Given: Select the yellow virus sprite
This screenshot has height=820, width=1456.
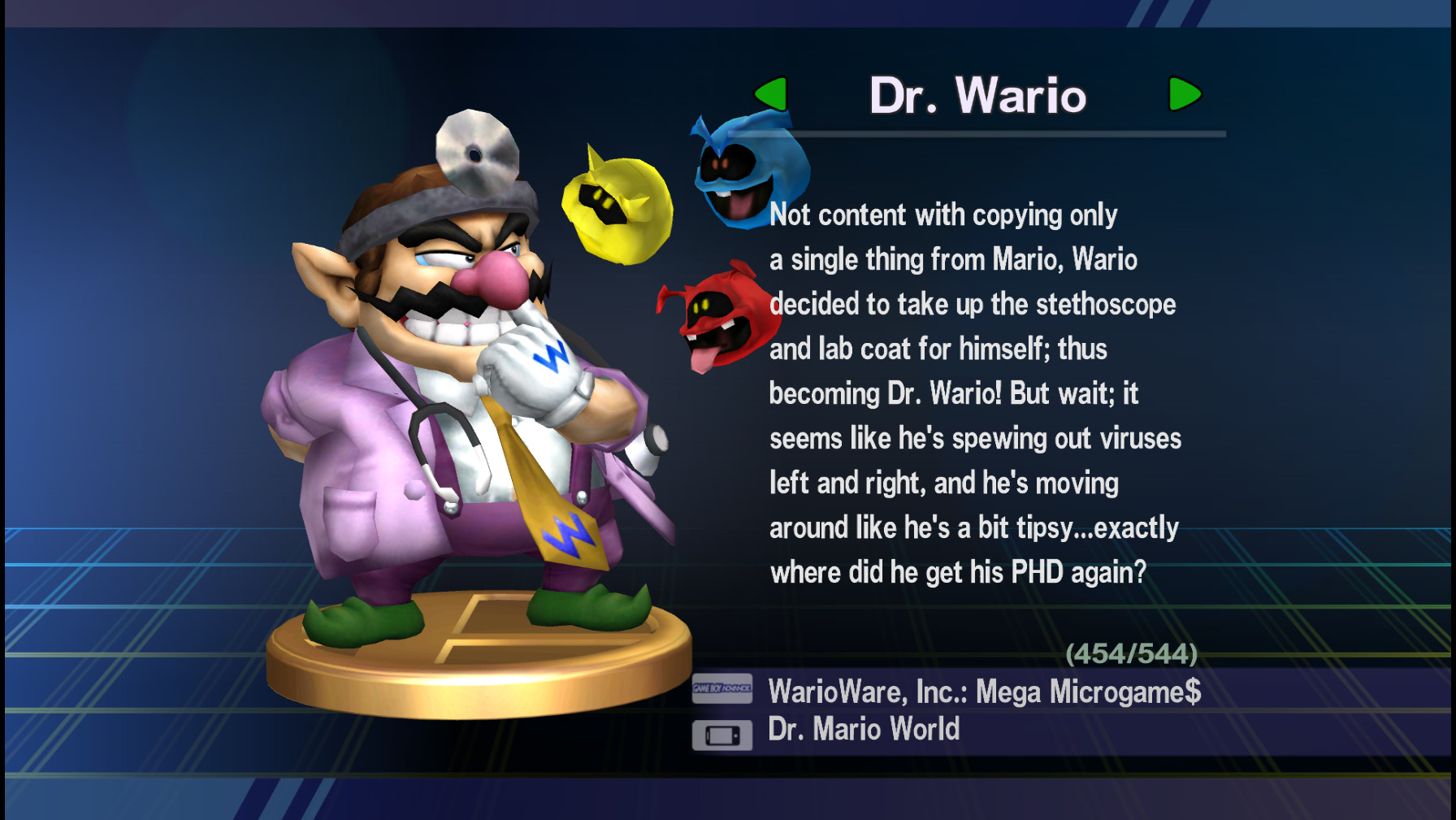Looking at the screenshot, I should point(617,207).
